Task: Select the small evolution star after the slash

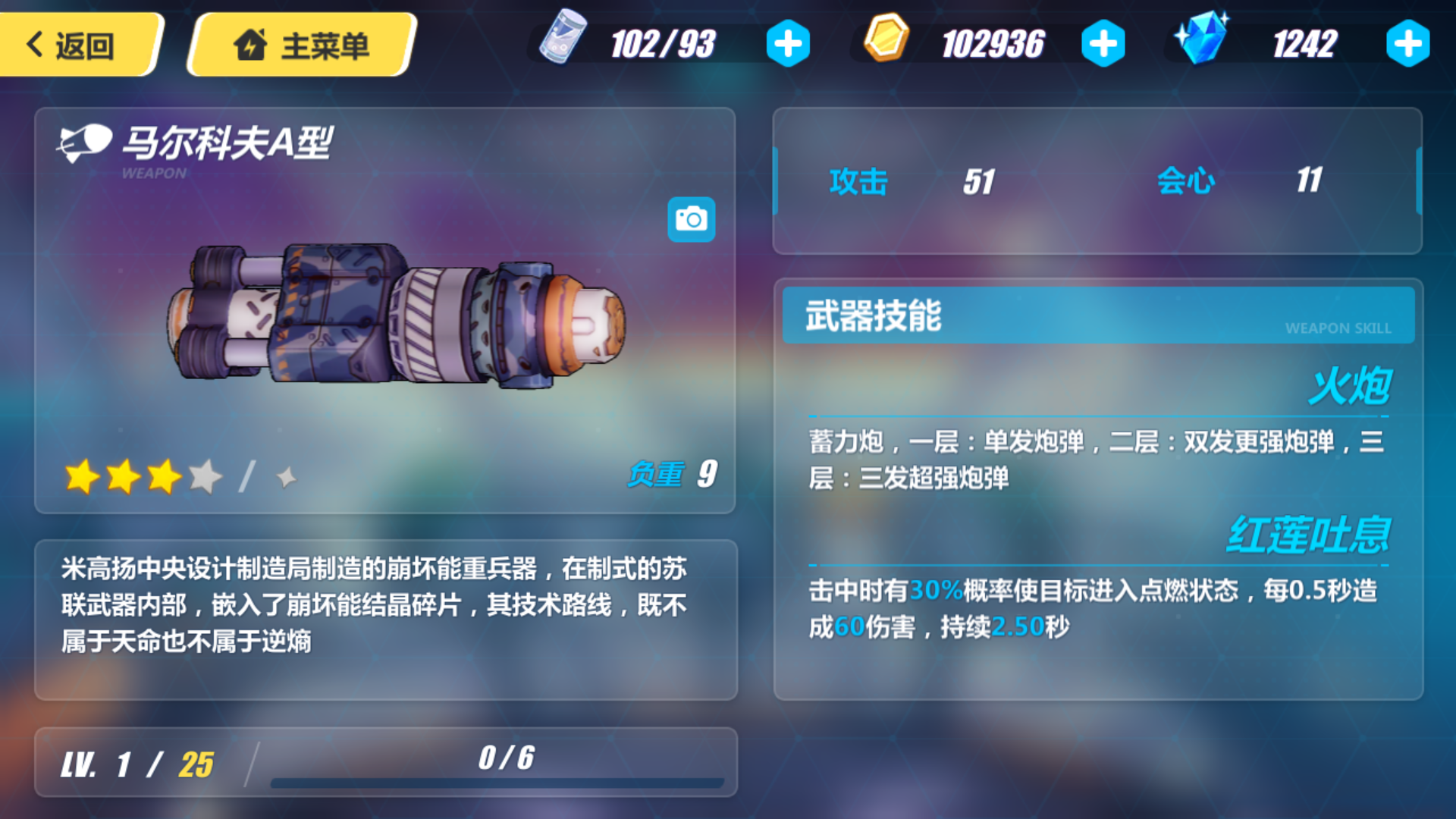Action: (285, 476)
